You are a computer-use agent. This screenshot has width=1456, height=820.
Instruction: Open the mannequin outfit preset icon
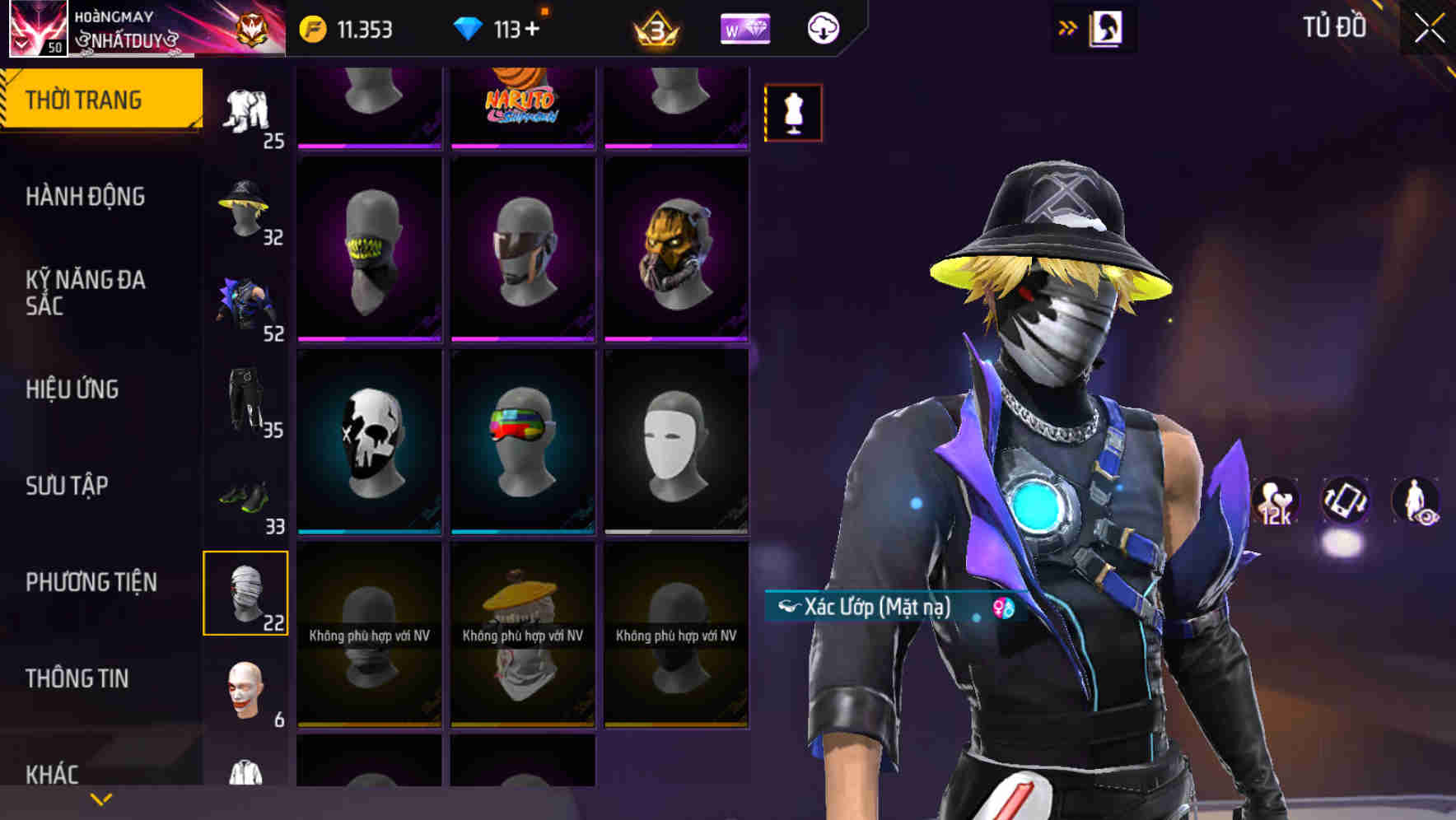click(x=793, y=110)
